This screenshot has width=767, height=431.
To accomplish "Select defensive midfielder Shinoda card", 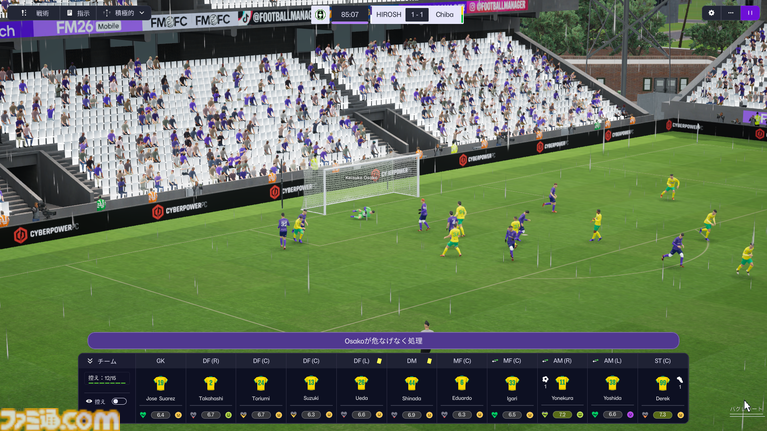I will [411, 391].
